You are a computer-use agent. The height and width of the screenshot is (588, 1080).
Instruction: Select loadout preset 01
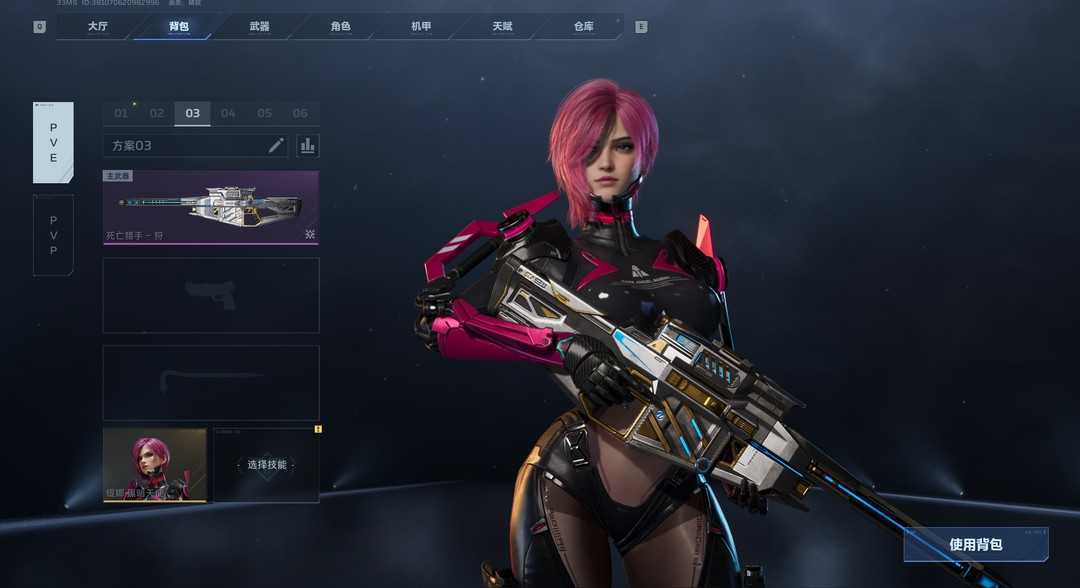[x=121, y=113]
